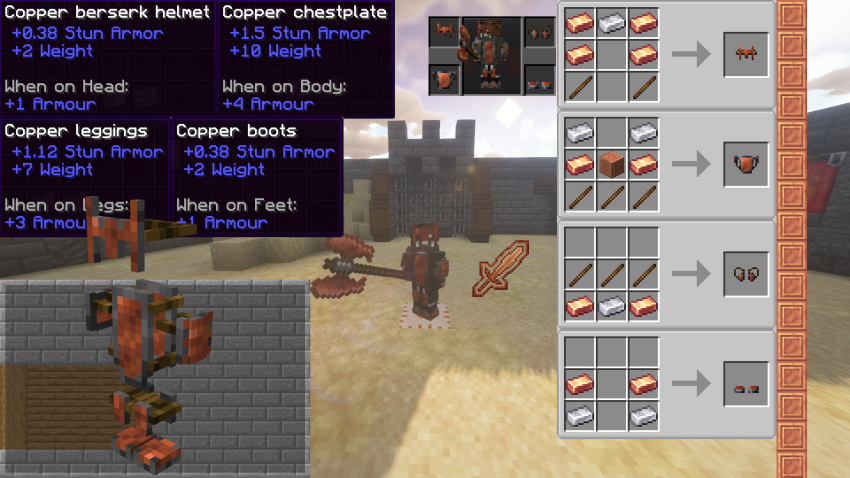Screen dimensions: 850x478
Task: Click the copper leggings recipe result slot
Action: pyautogui.click(x=746, y=273)
